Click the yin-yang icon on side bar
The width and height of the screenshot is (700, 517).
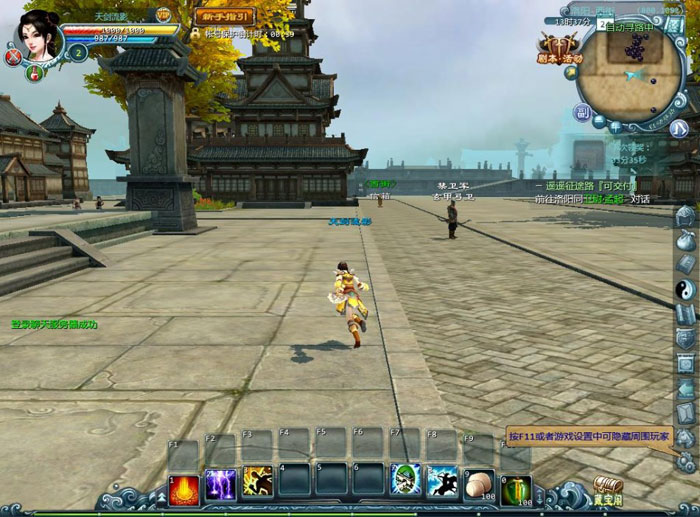[685, 289]
